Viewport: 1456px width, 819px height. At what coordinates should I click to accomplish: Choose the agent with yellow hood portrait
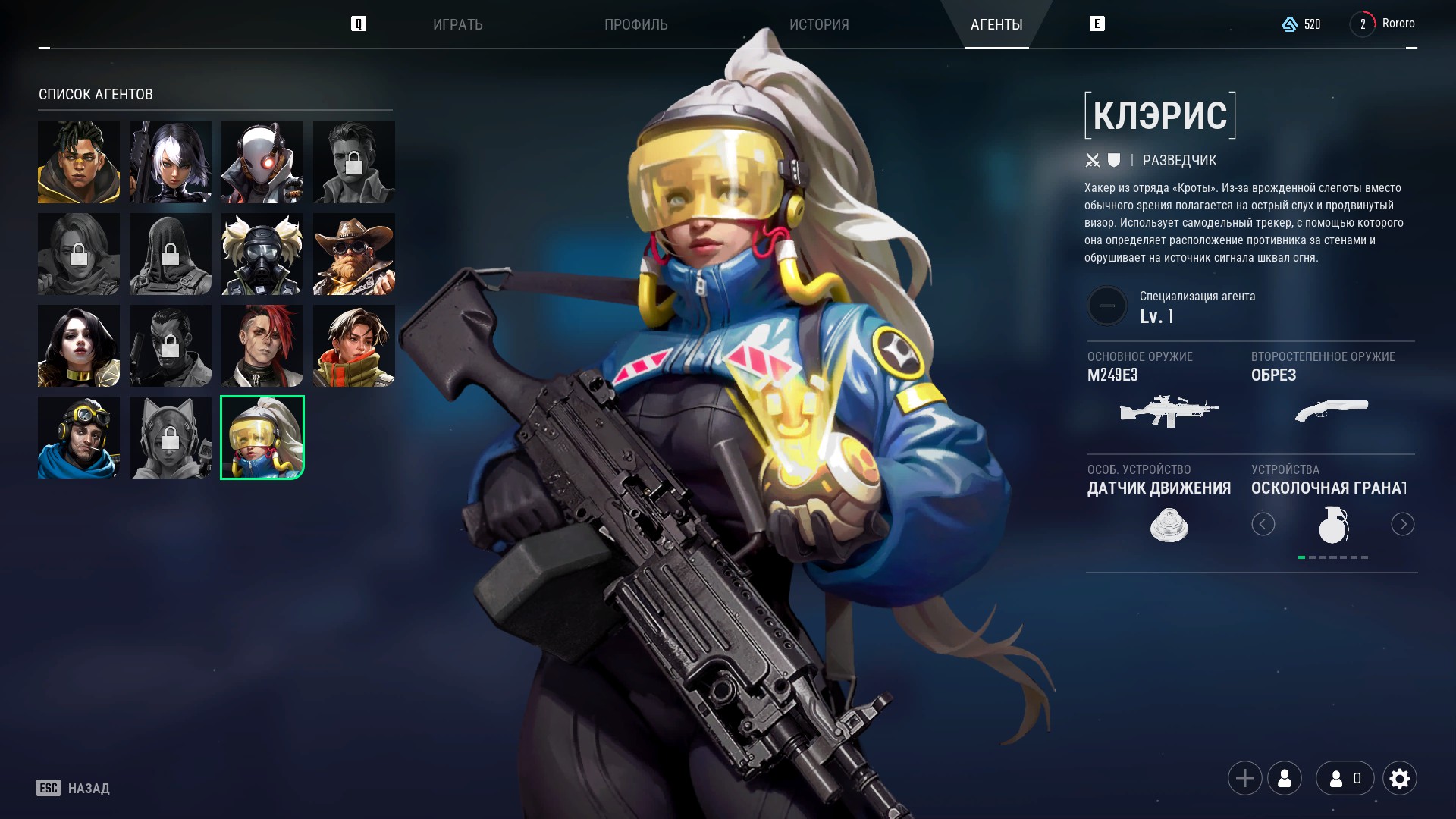[79, 162]
